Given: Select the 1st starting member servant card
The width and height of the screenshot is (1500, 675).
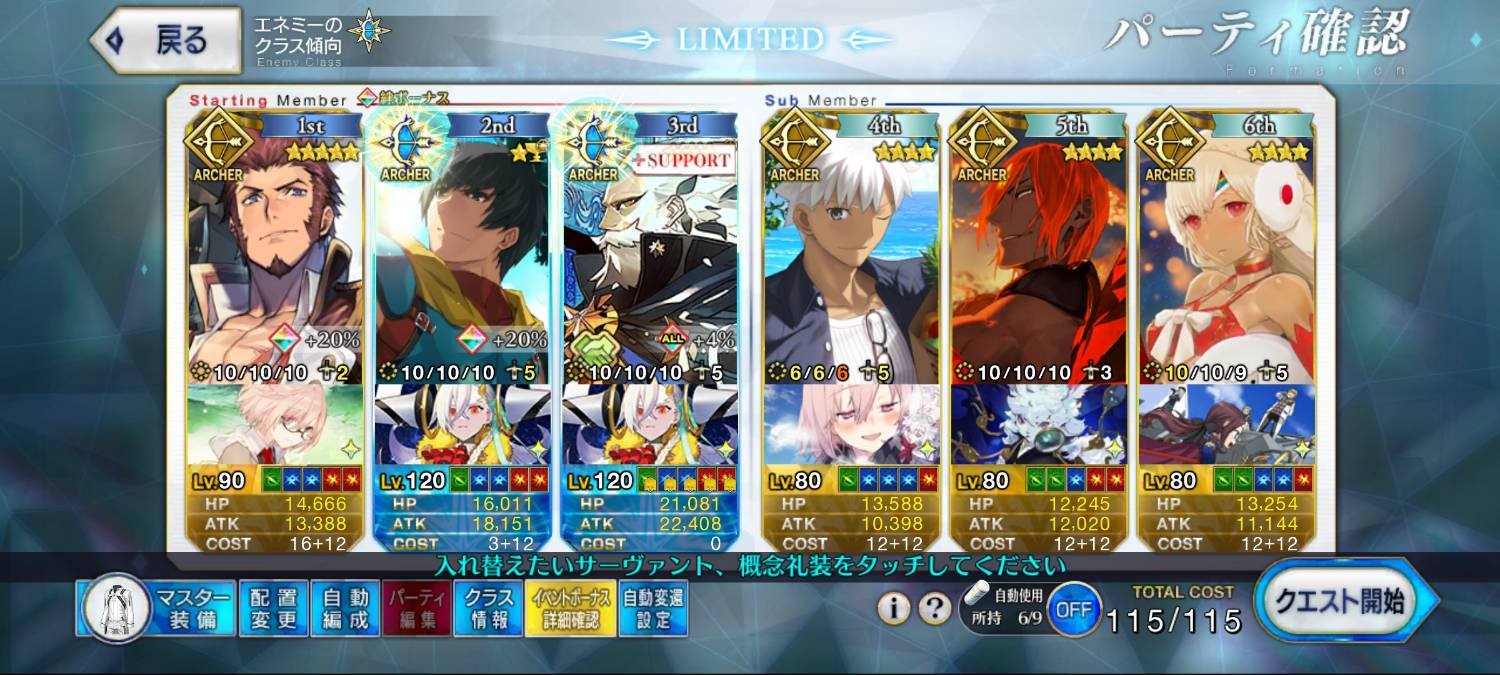Looking at the screenshot, I should click(x=275, y=260).
